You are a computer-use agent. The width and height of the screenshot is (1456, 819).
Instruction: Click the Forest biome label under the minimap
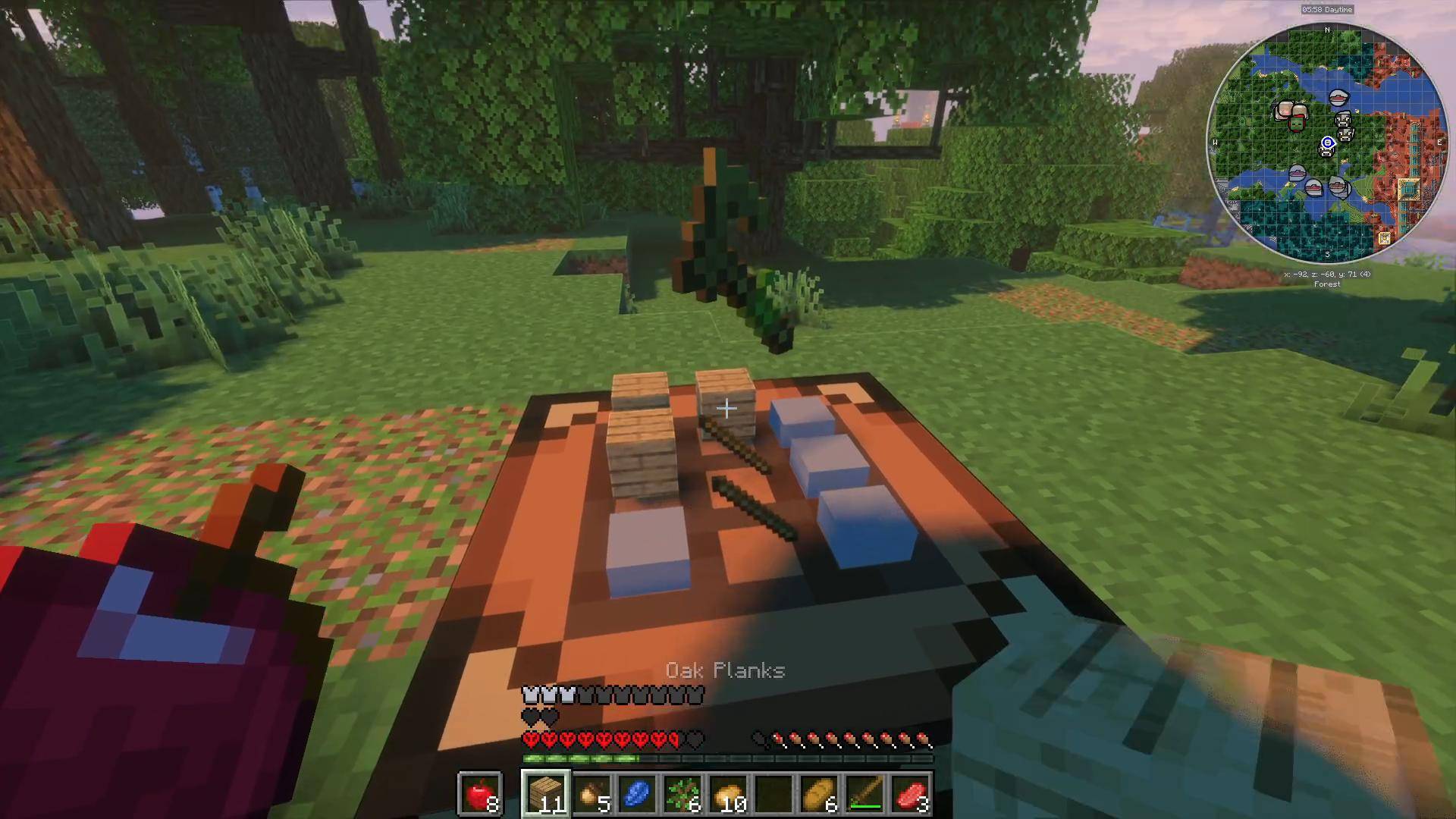(1327, 284)
